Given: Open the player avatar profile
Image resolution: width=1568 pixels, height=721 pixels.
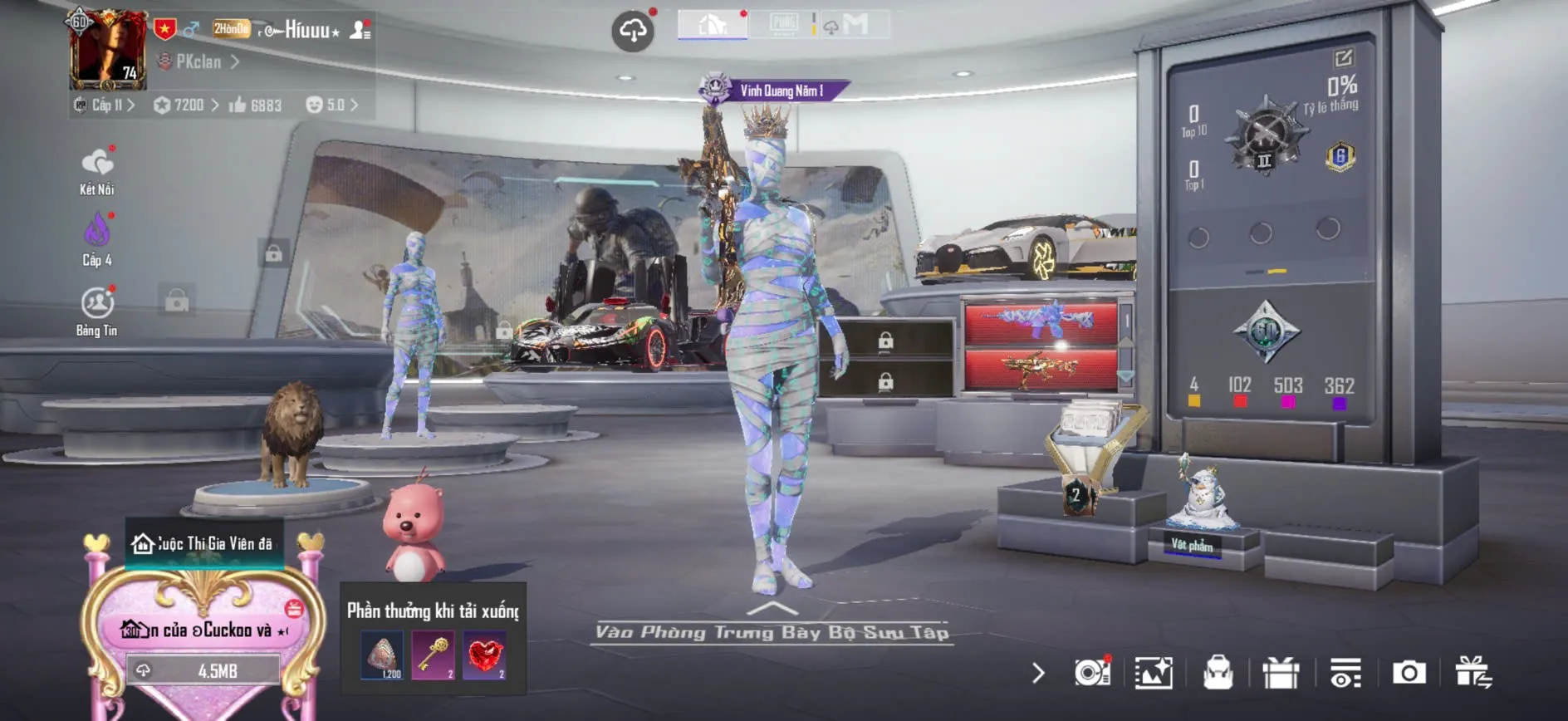Looking at the screenshot, I should click(108, 51).
